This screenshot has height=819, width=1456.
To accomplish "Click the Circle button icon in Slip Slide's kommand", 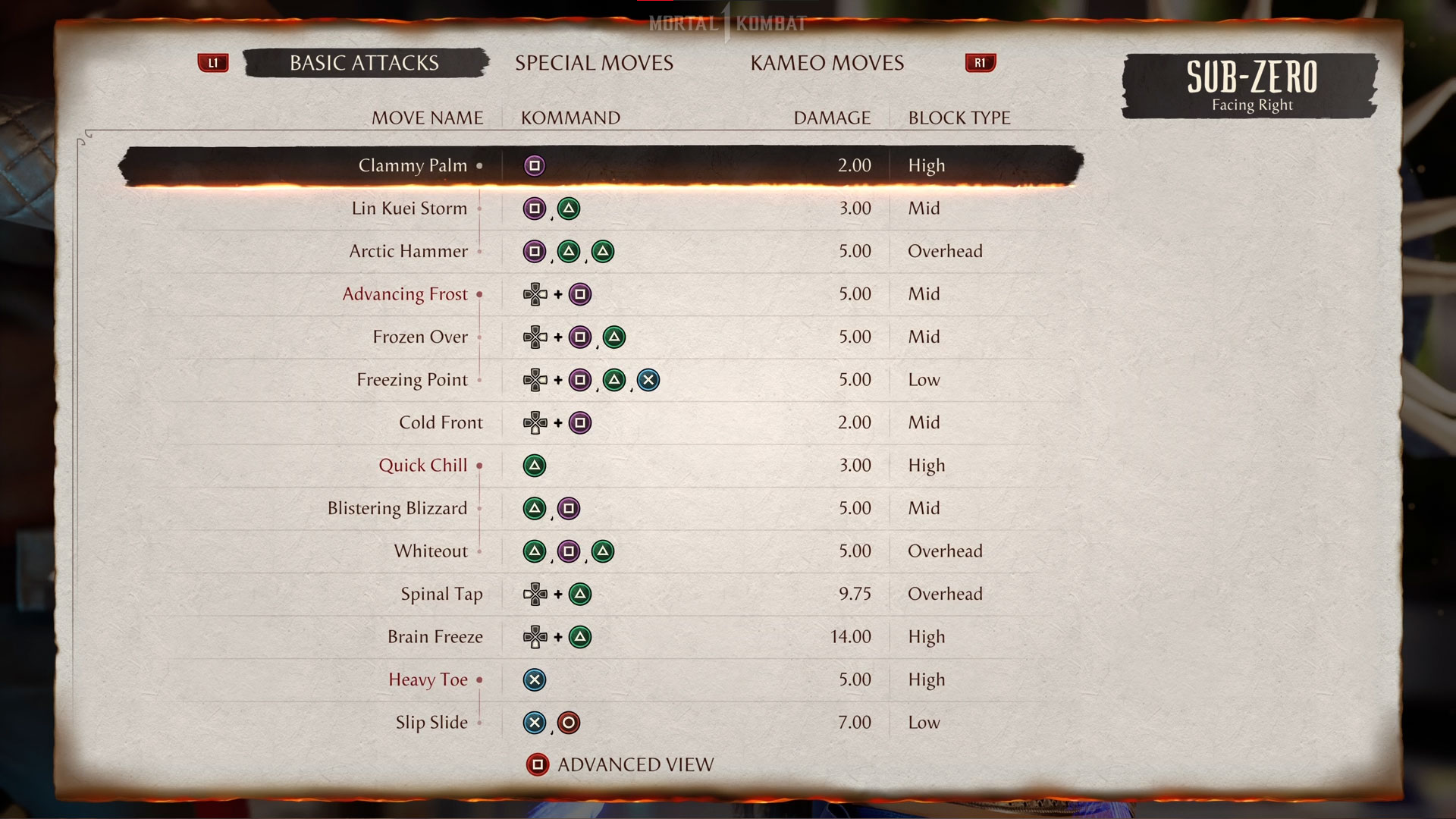I will coord(569,722).
